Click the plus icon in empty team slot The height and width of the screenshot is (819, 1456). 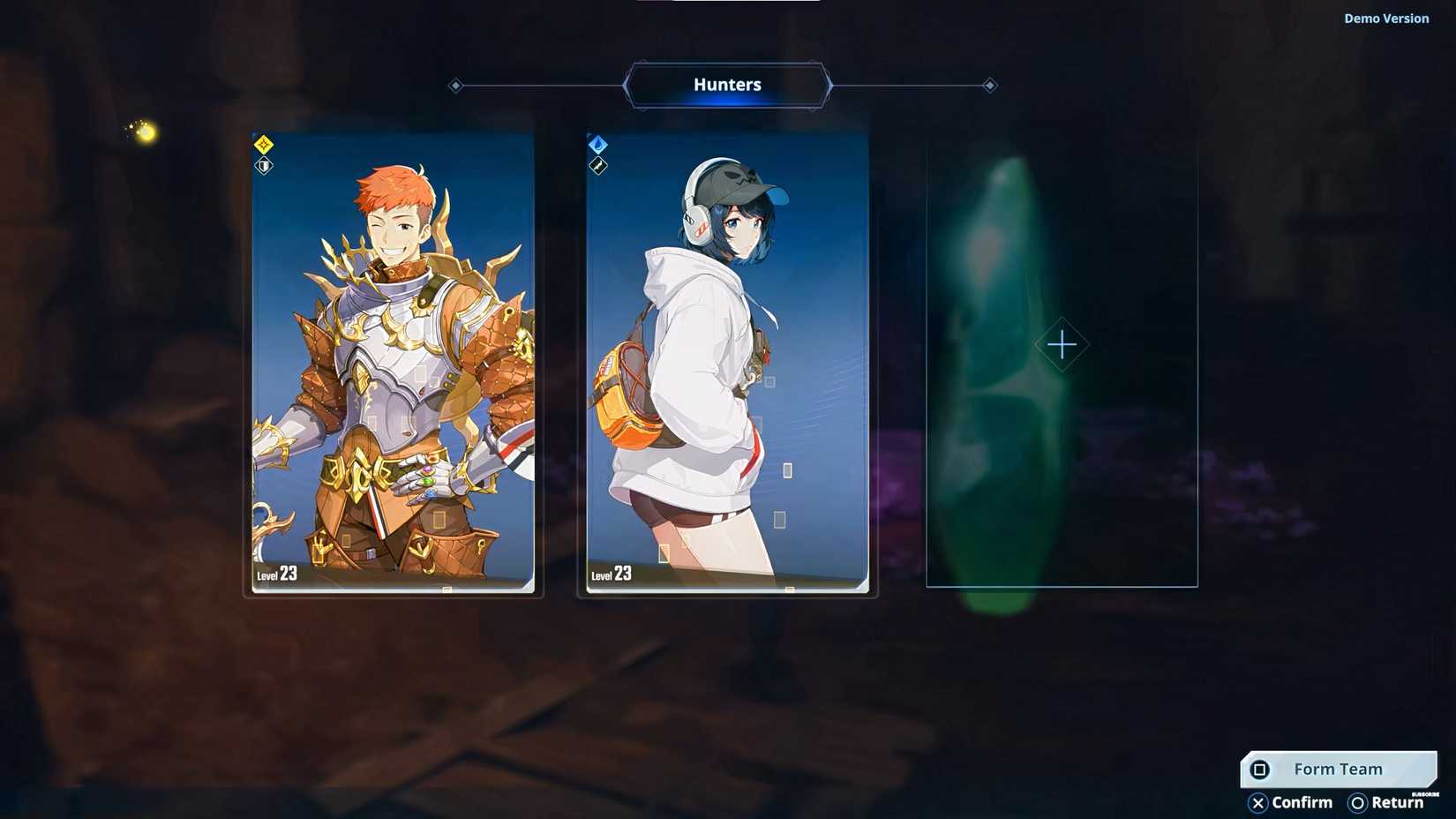(x=1062, y=344)
